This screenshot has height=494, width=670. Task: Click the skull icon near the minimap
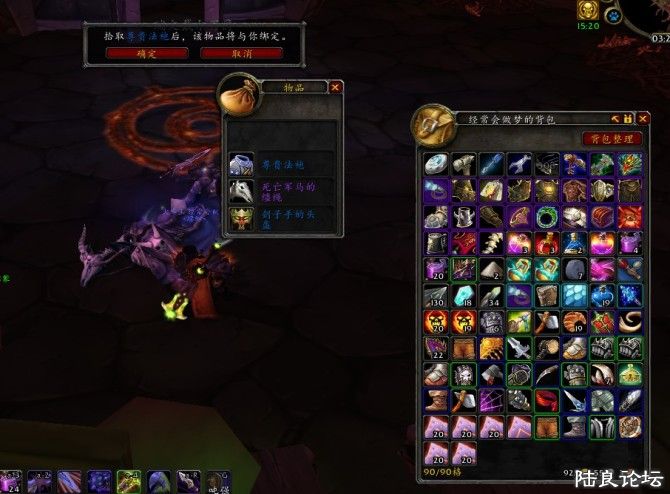[x=587, y=12]
